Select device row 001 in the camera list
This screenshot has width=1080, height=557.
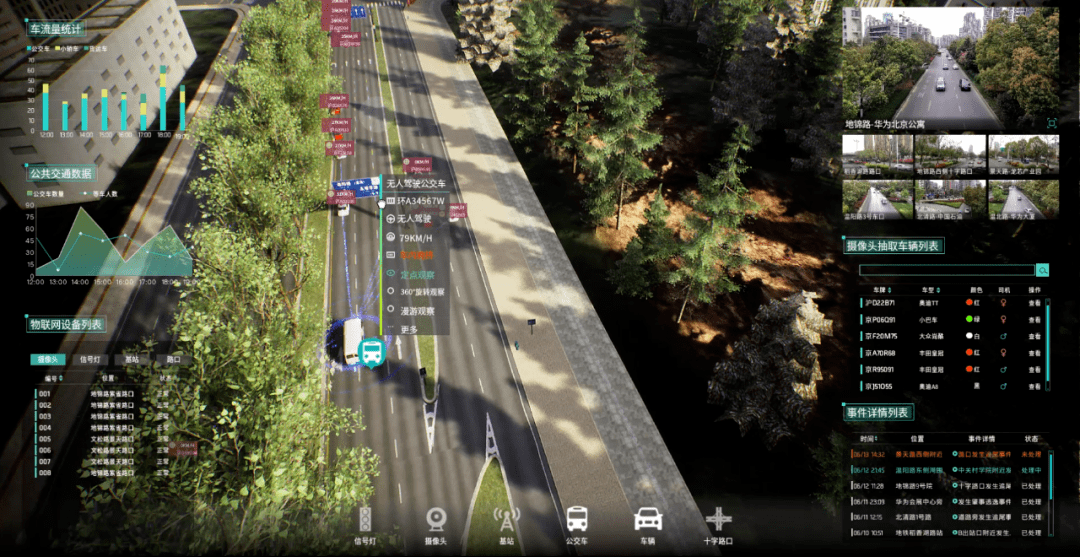(44, 393)
